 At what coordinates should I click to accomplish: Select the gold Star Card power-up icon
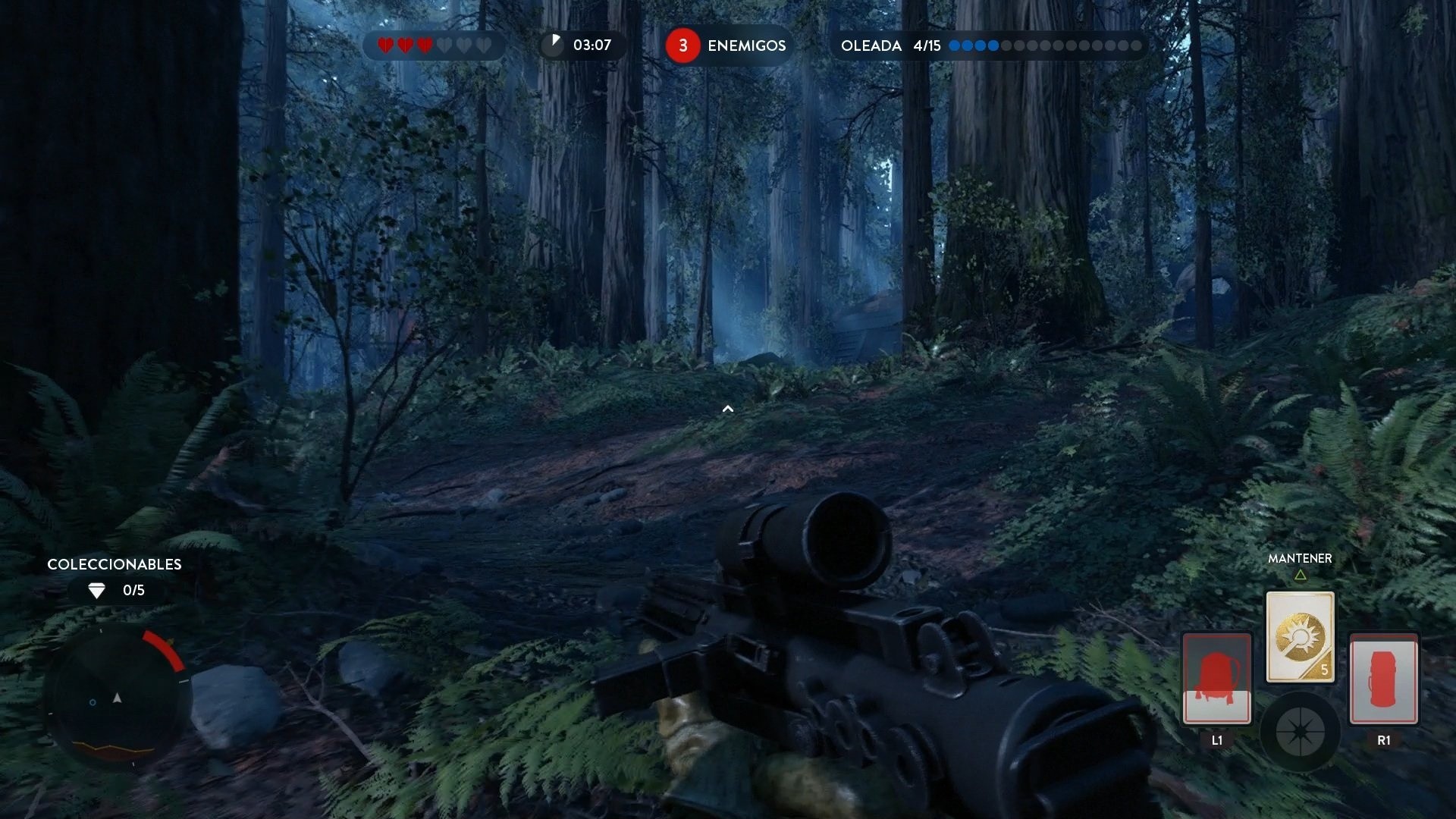(1299, 635)
